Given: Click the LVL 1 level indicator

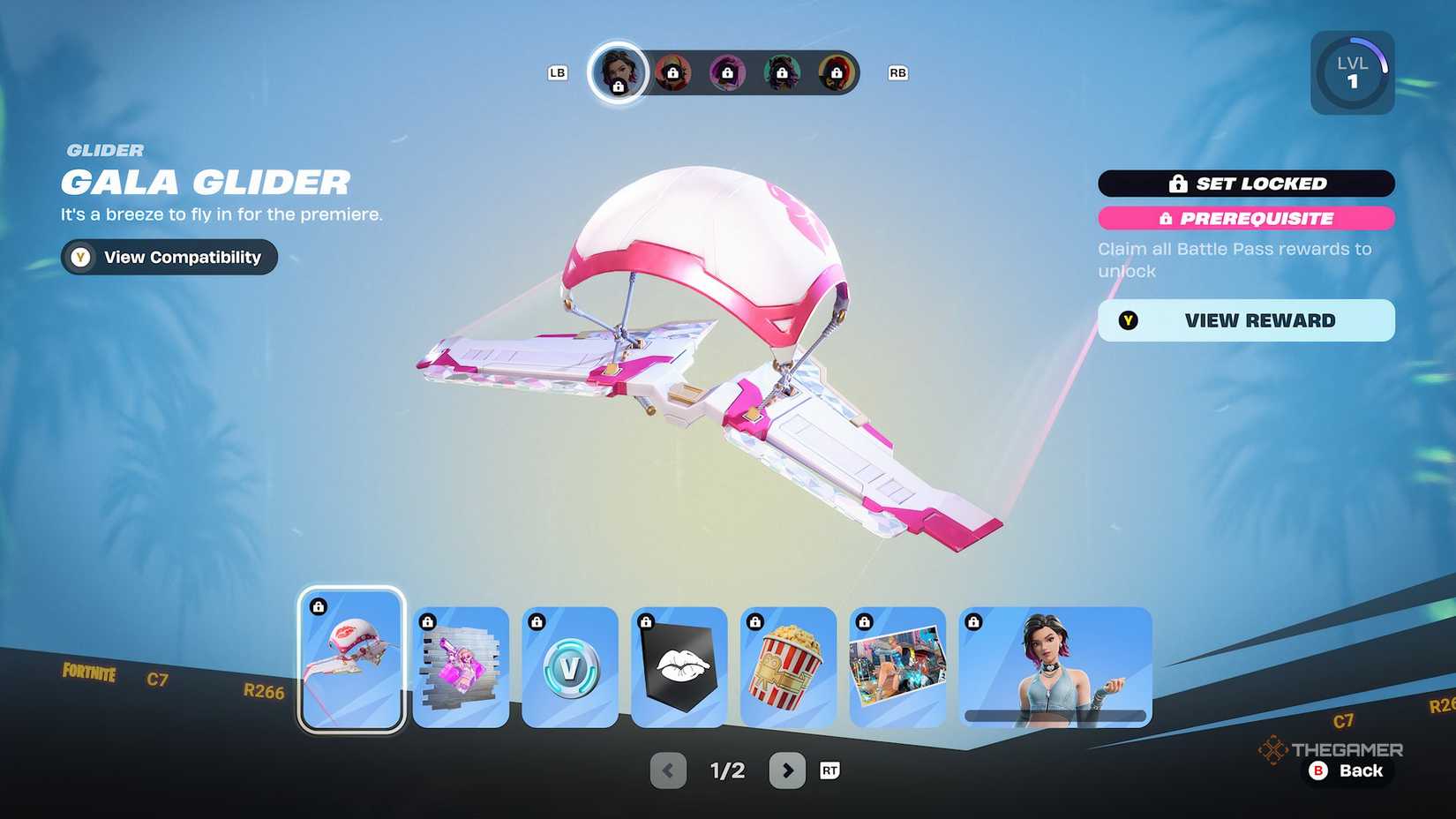Looking at the screenshot, I should point(1353,72).
